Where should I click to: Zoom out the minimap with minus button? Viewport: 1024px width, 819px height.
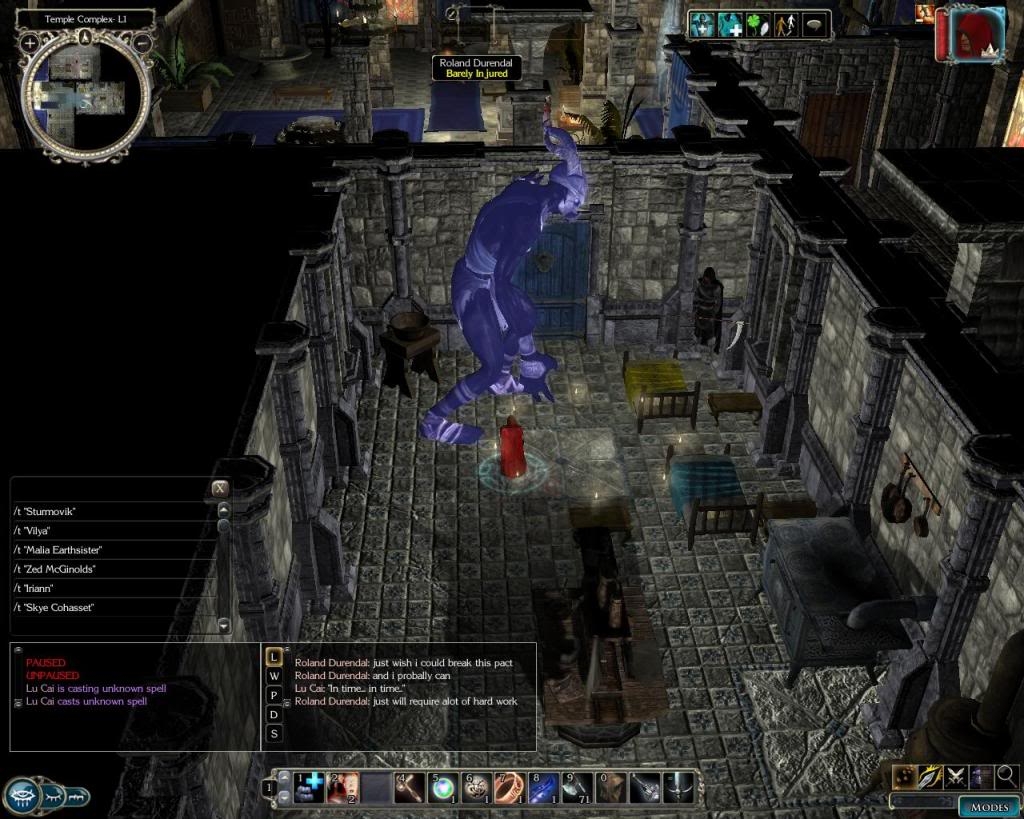143,43
